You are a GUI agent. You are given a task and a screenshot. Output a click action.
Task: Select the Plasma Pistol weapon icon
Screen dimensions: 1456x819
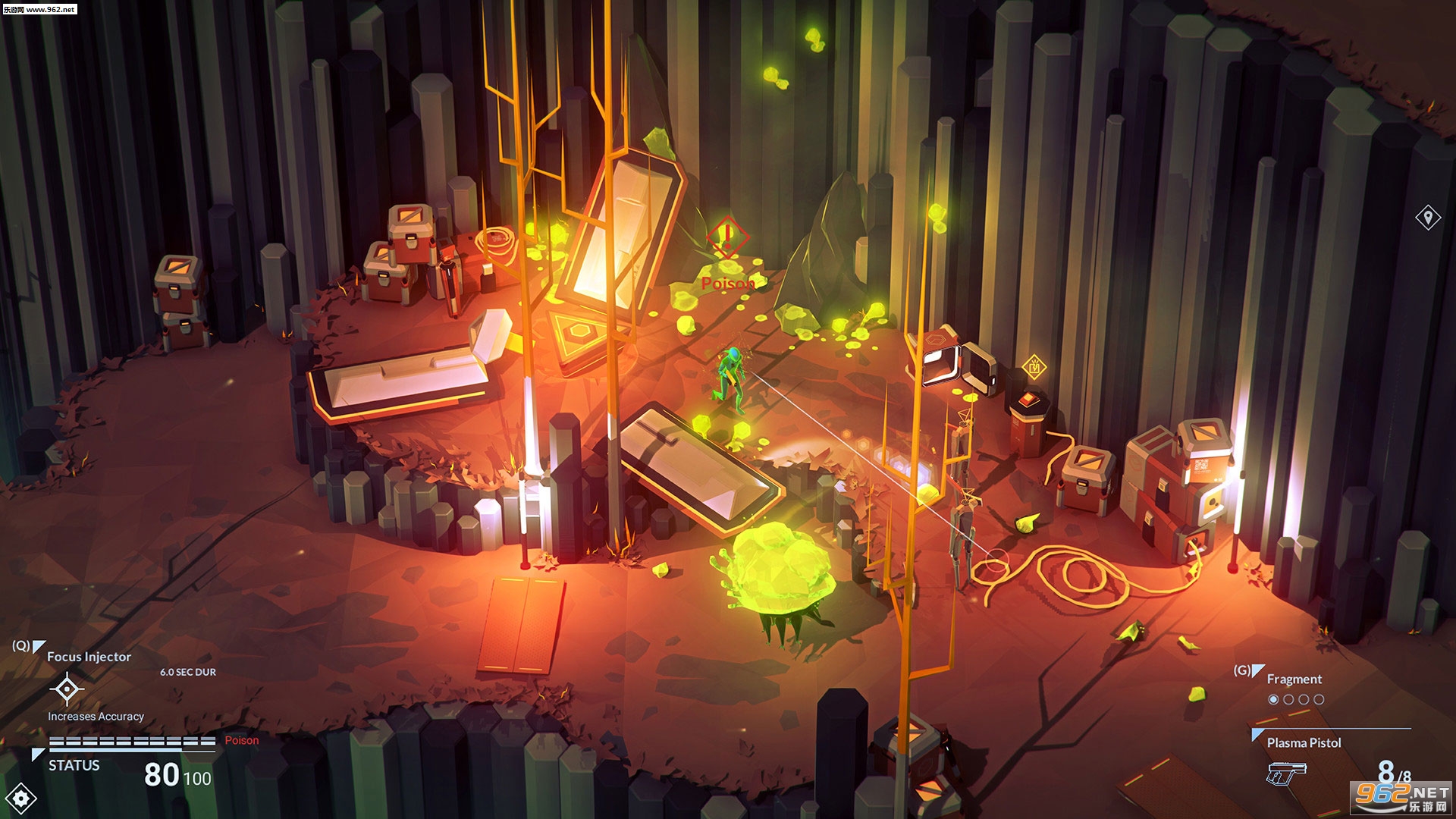pos(1286,773)
